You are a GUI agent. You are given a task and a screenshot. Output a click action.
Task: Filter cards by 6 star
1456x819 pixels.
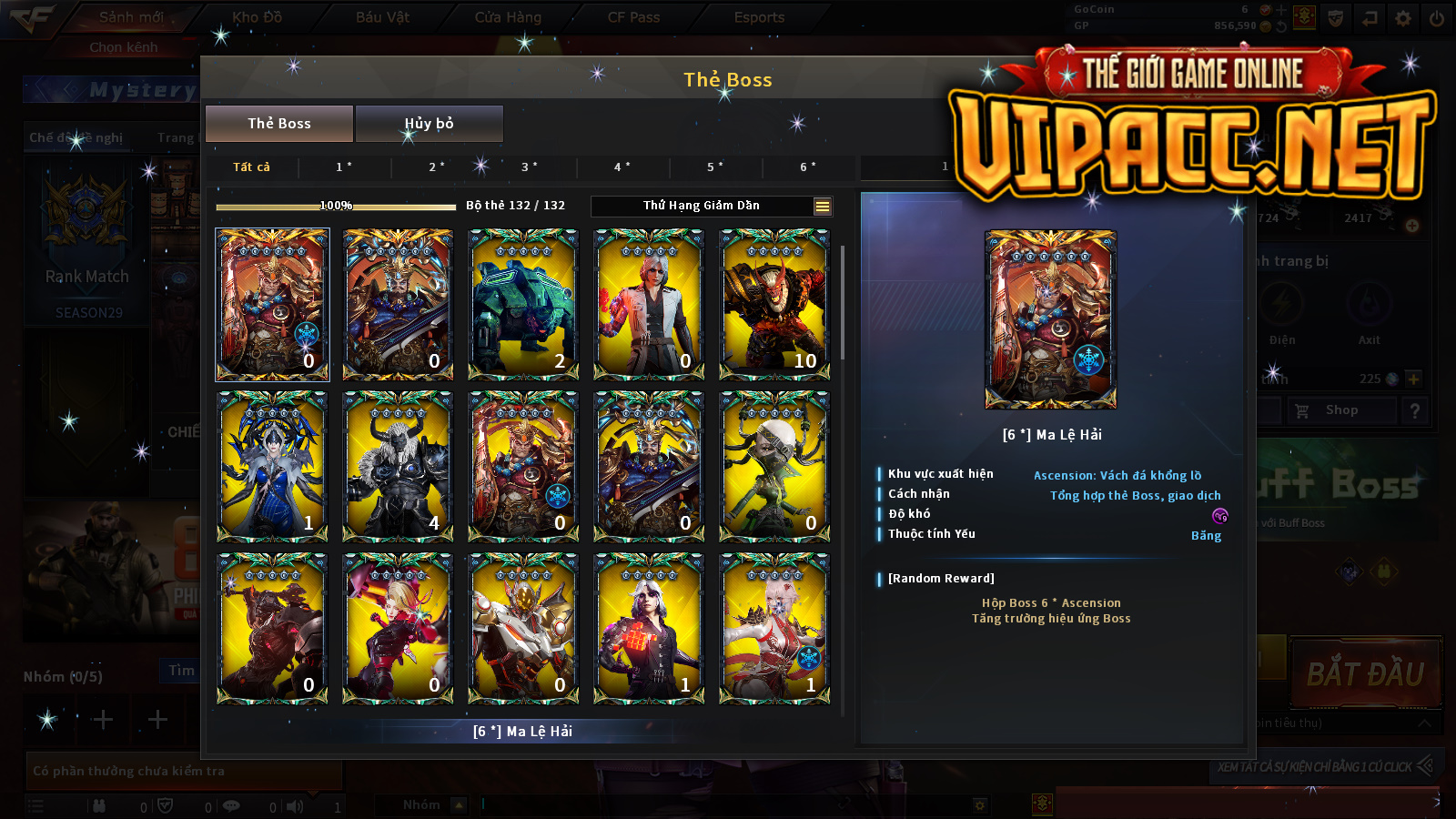pyautogui.click(x=808, y=167)
